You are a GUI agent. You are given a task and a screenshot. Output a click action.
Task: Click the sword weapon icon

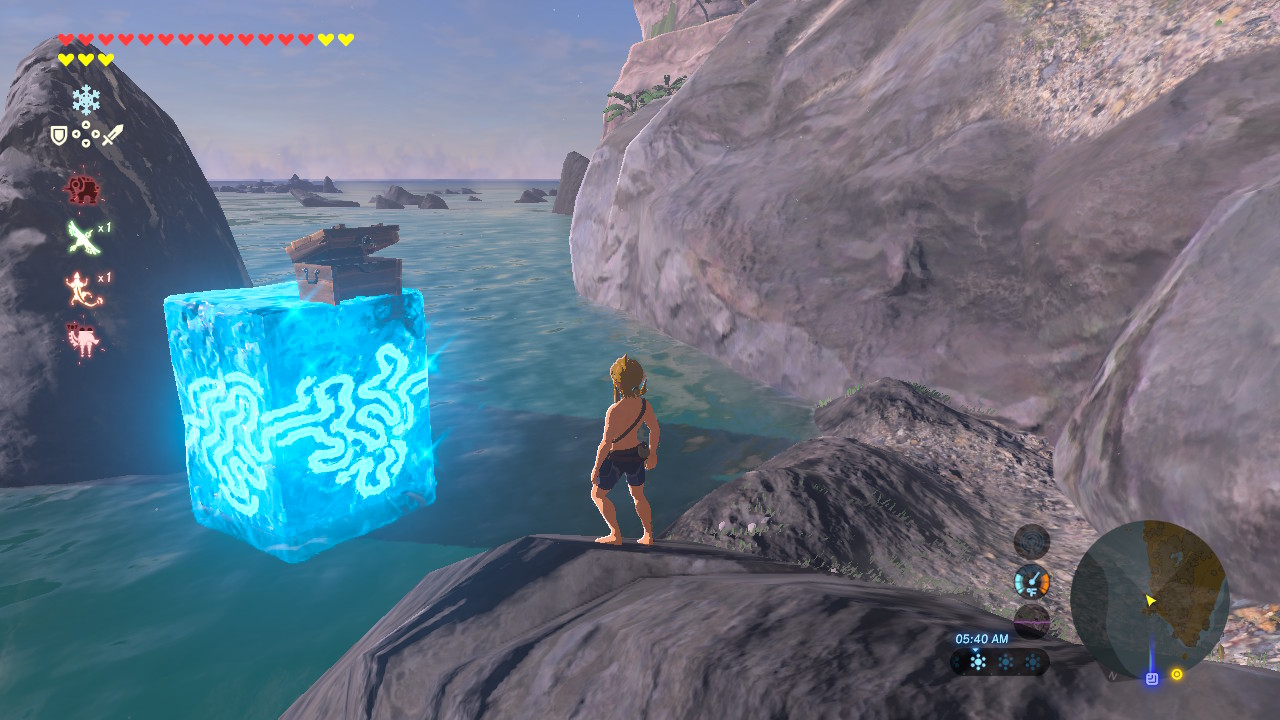[x=112, y=134]
